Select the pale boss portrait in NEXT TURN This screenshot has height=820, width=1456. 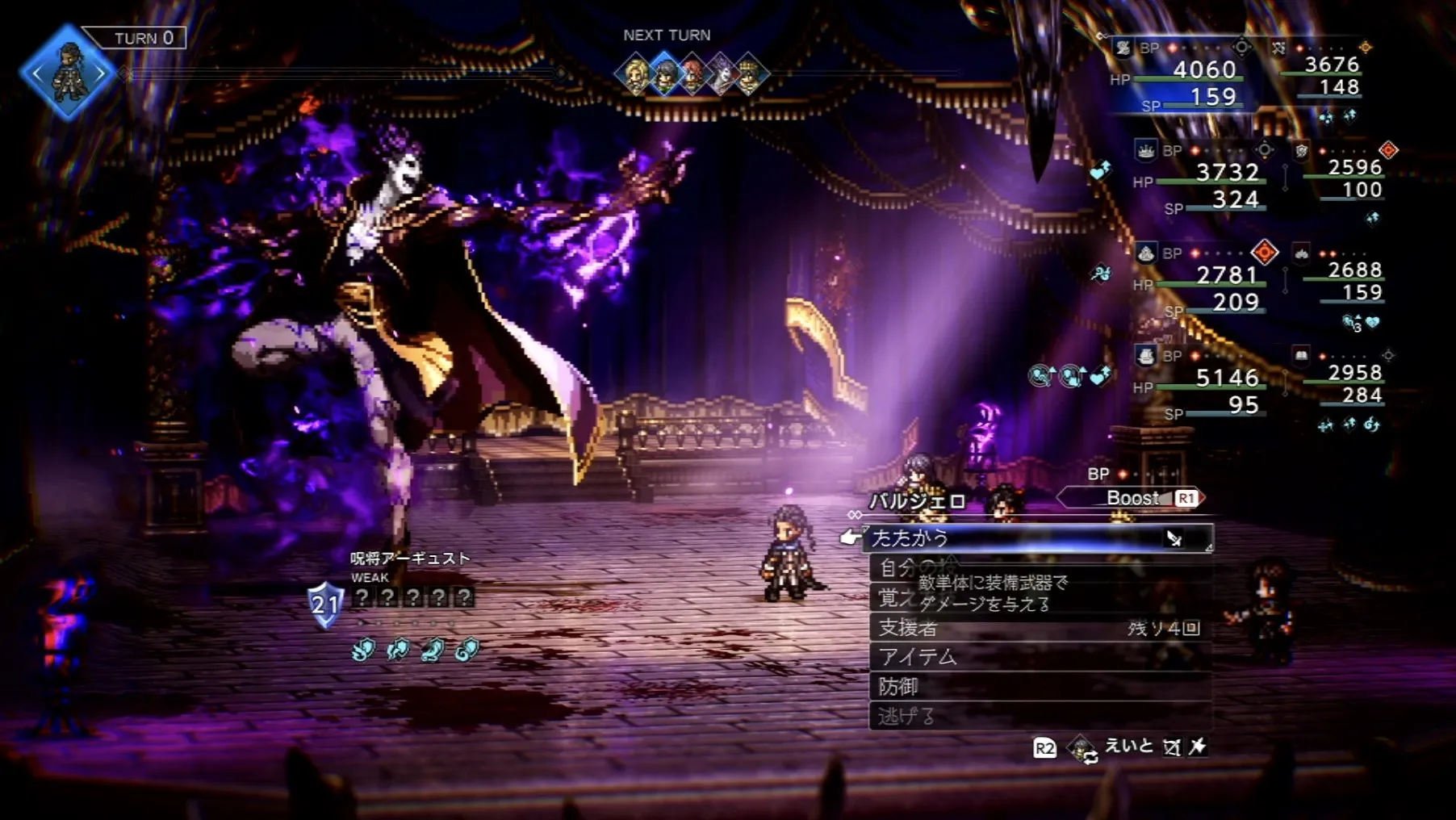[721, 74]
